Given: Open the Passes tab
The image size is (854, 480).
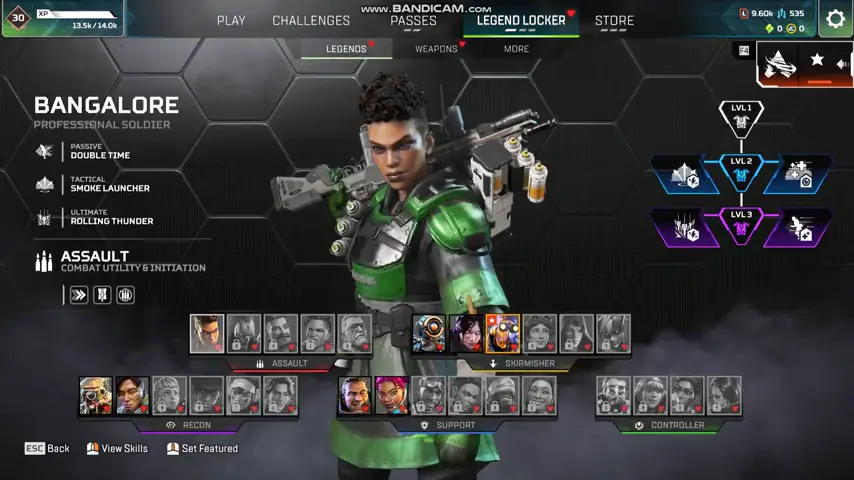Looking at the screenshot, I should 413,20.
